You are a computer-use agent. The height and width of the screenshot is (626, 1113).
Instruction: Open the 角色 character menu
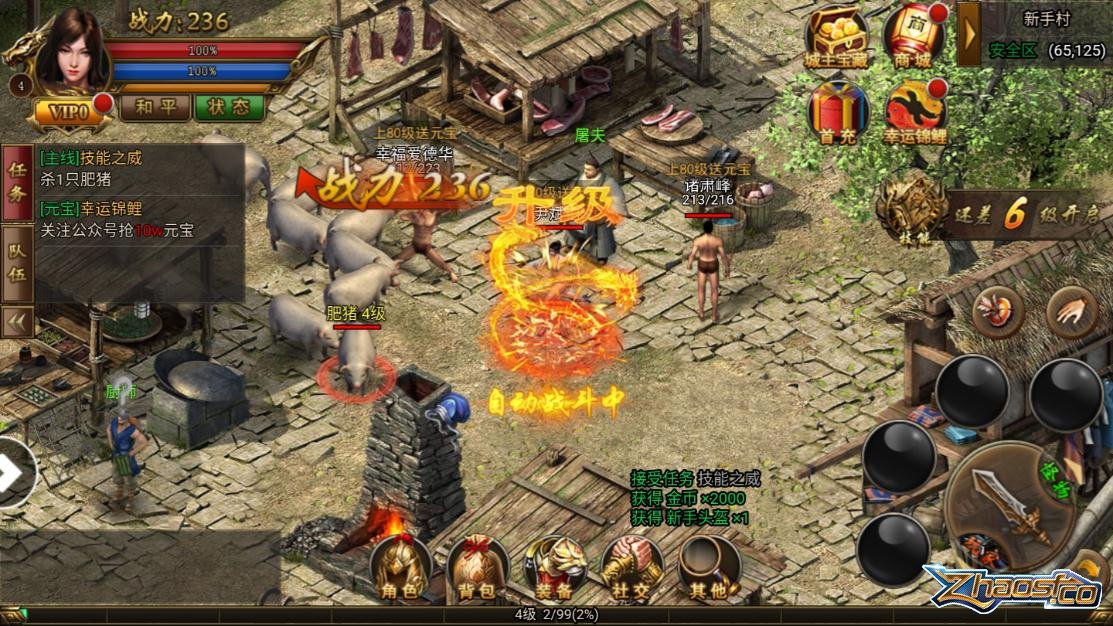(400, 570)
